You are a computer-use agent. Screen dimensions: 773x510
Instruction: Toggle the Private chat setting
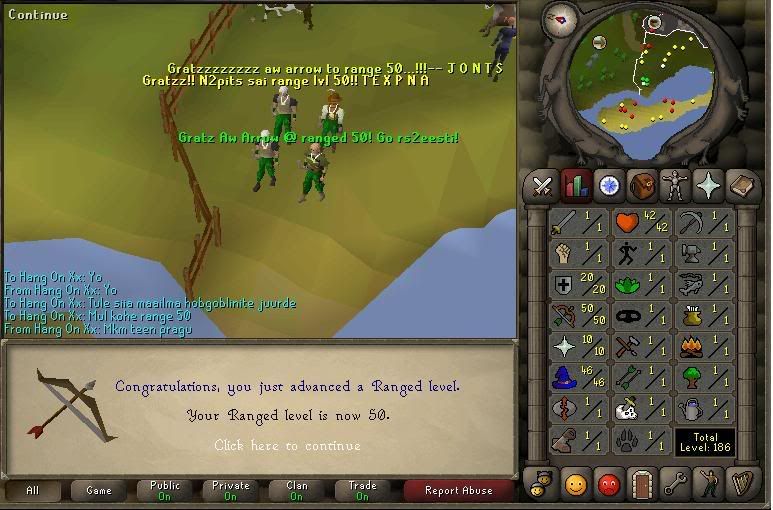[x=231, y=491]
